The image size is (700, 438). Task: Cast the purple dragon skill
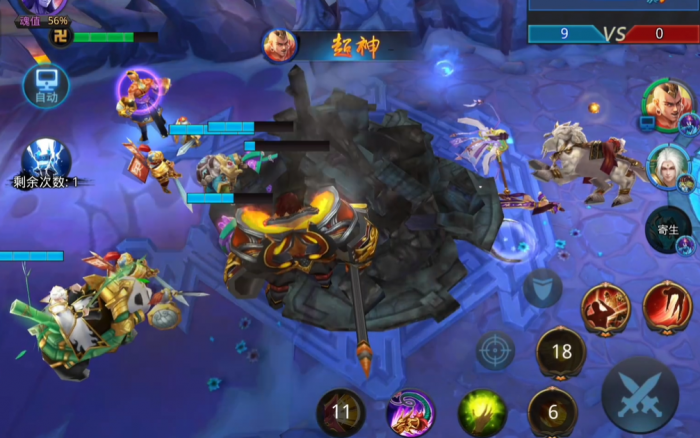[x=410, y=411]
